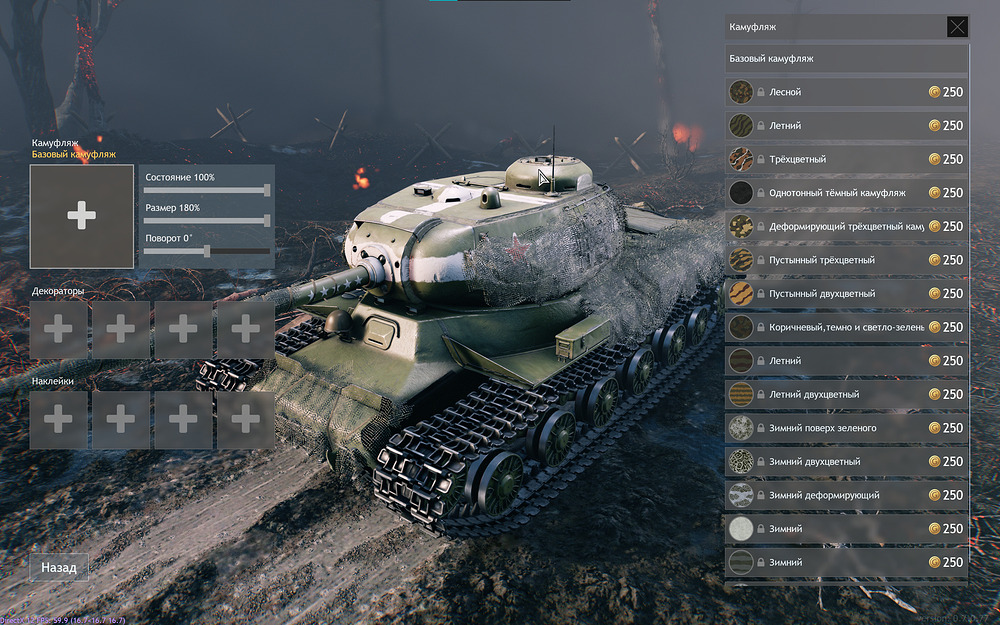Choose the Коричневый, темно и светло-зеленый camouflage
Viewport: 1000px width, 625px height.
click(846, 327)
